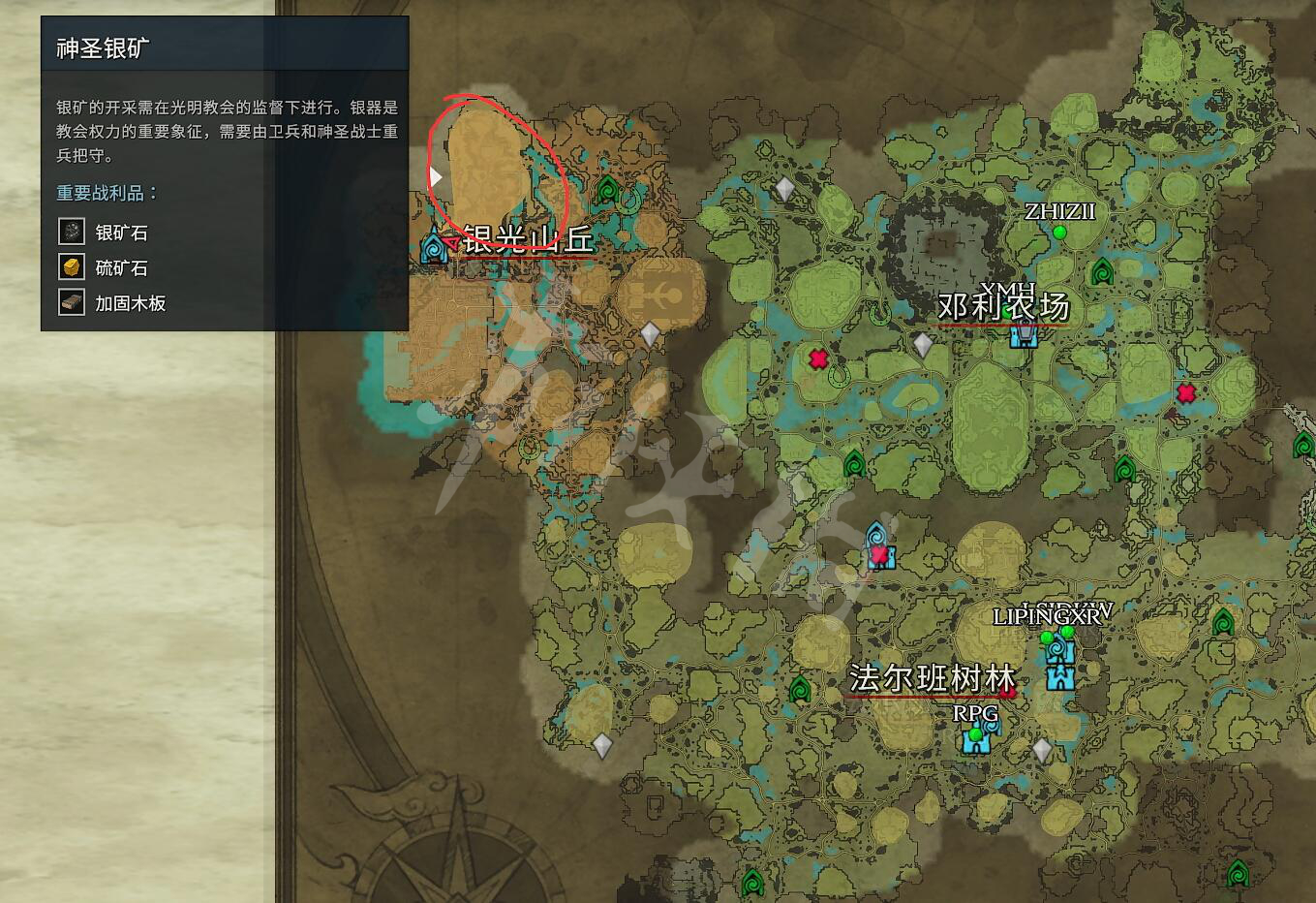
Task: Choose the blue waygate beside 银光山丘
Action: point(434,247)
